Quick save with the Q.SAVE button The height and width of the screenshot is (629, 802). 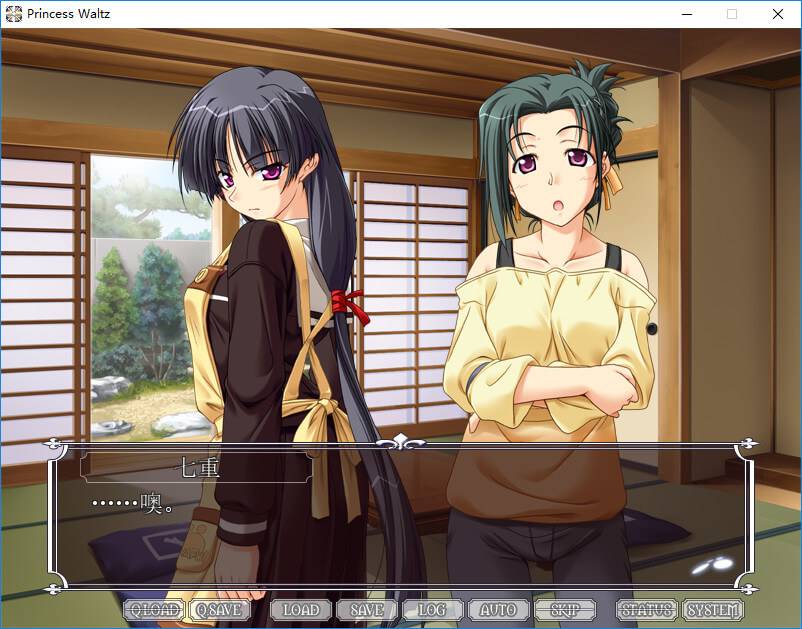click(218, 609)
